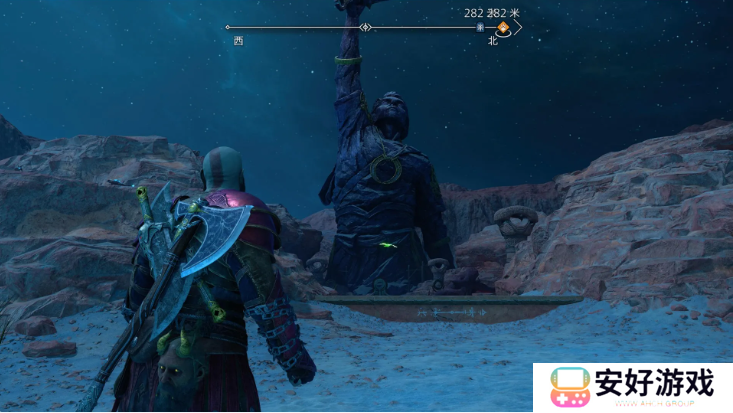Select the blue square marker on compass
Screen dimensions: 733x413
pyautogui.click(x=481, y=28)
